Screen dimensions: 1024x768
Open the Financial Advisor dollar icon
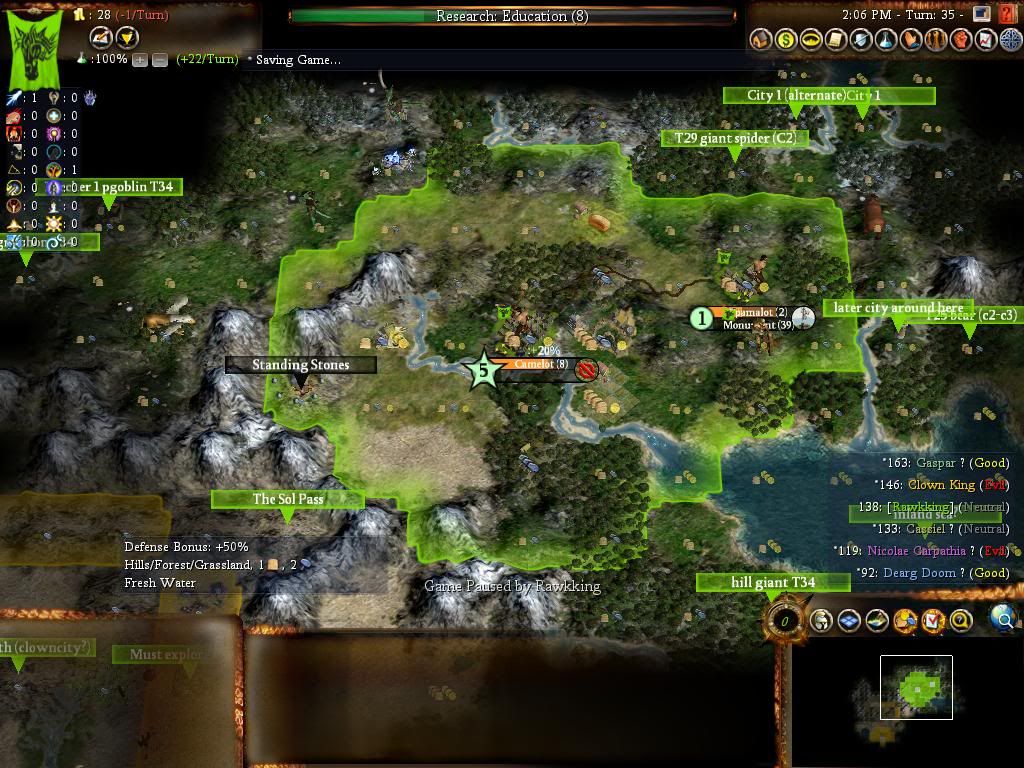(786, 40)
